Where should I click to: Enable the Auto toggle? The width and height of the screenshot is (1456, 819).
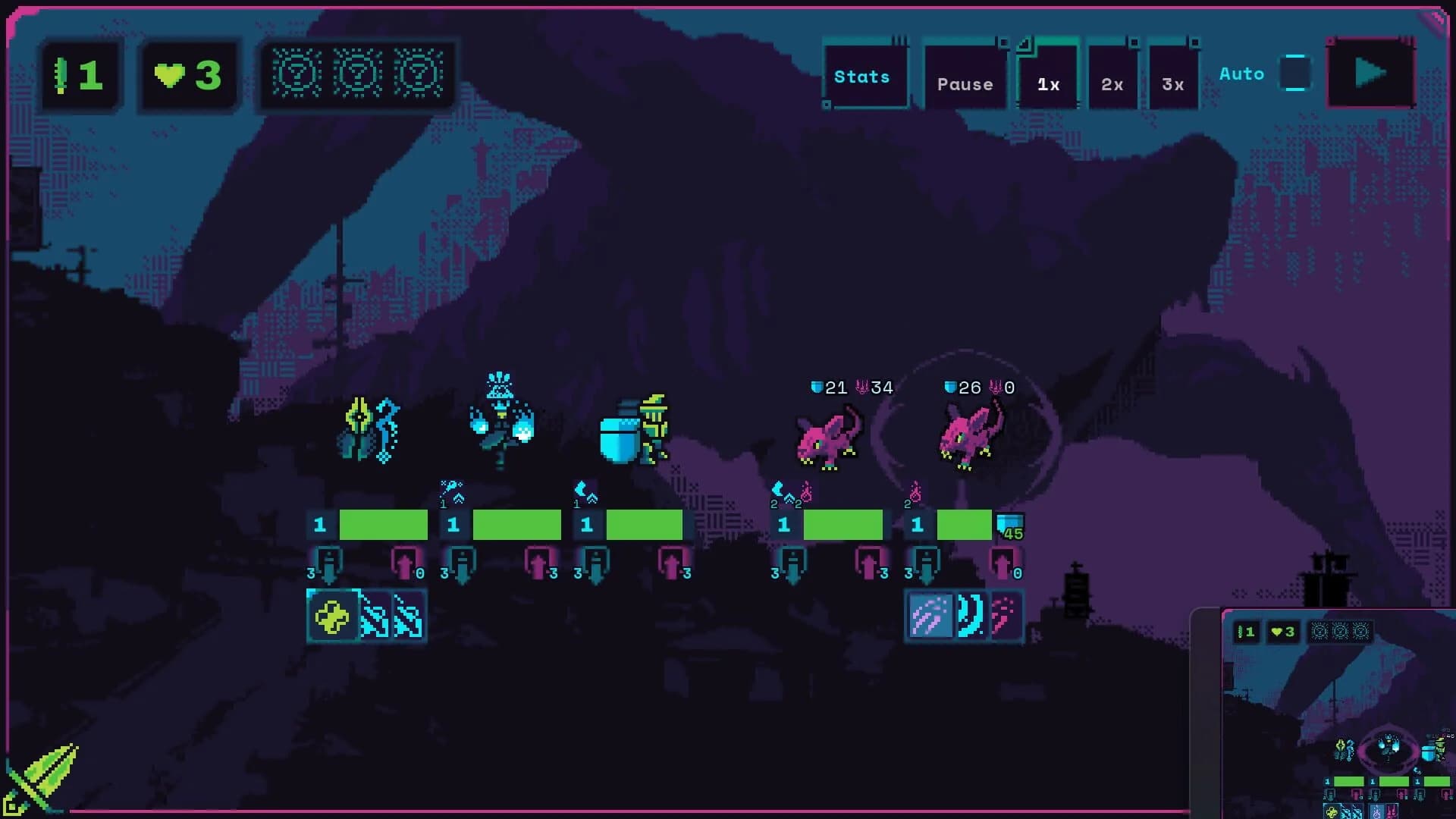(1294, 73)
